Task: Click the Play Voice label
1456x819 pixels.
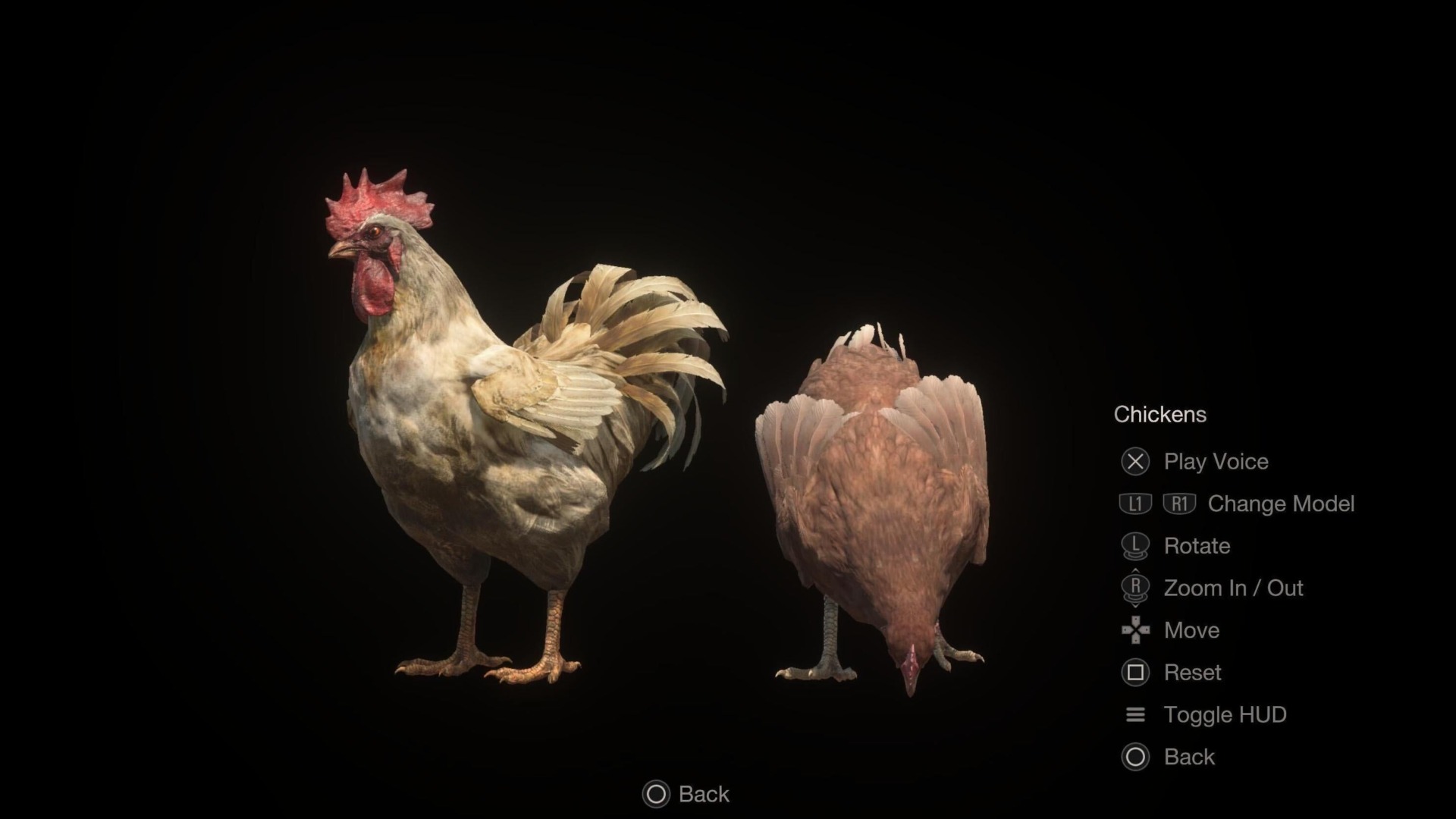Action: click(1216, 462)
